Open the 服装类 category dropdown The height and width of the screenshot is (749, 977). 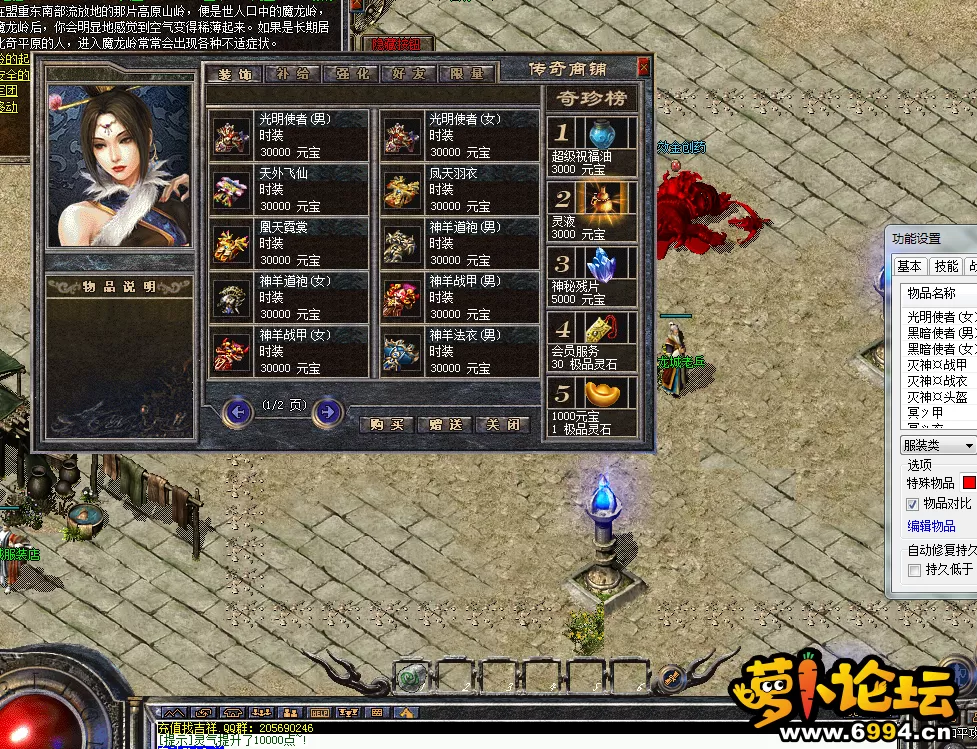938,445
